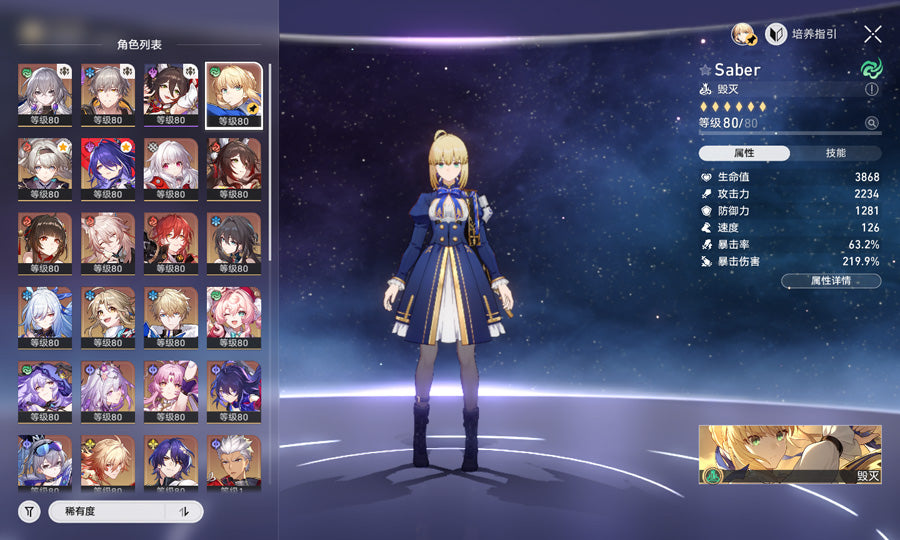The width and height of the screenshot is (900, 540).
Task: Select the 属性 attributes tab
Action: click(744, 153)
